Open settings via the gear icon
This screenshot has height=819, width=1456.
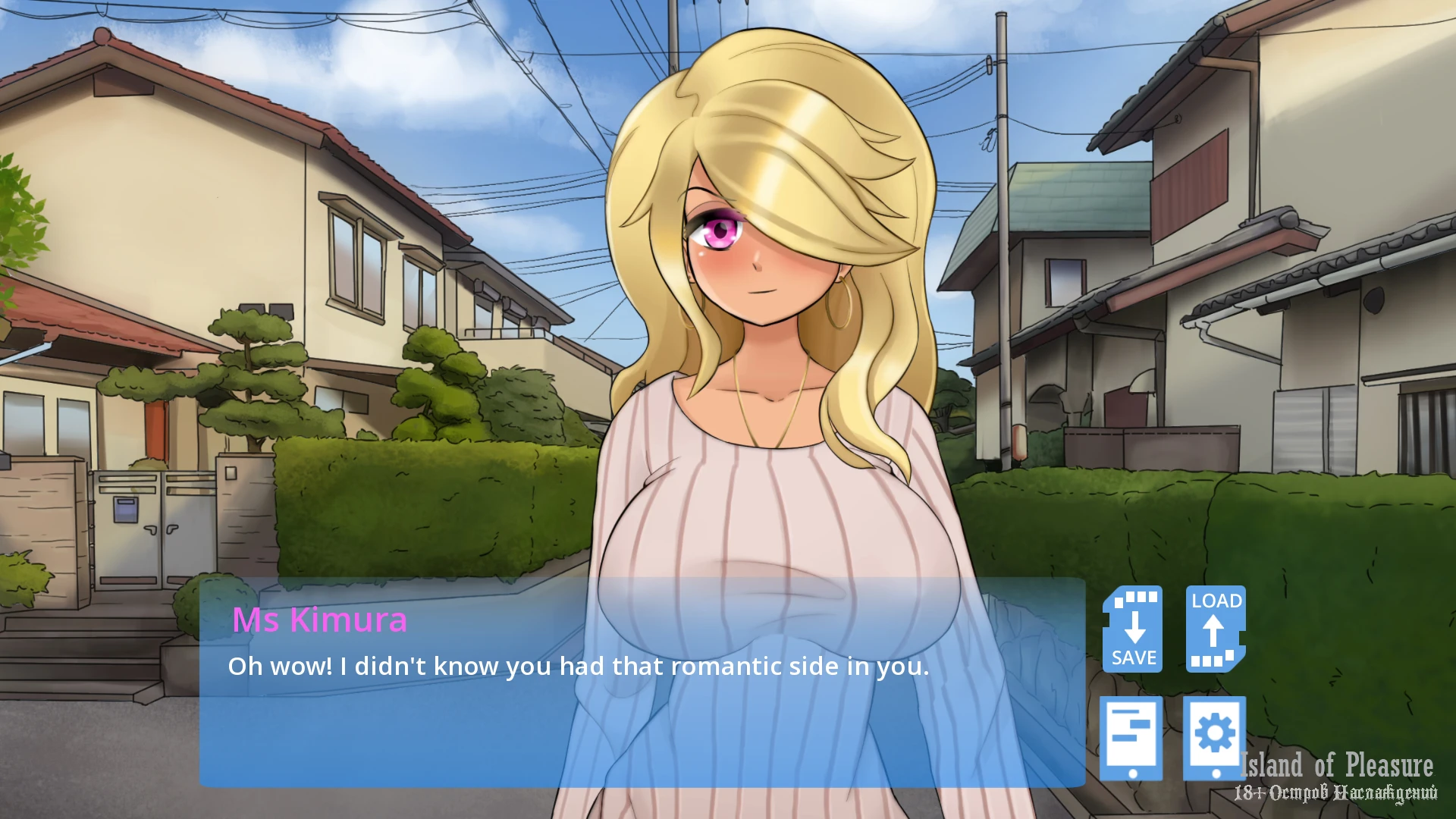point(1214,737)
